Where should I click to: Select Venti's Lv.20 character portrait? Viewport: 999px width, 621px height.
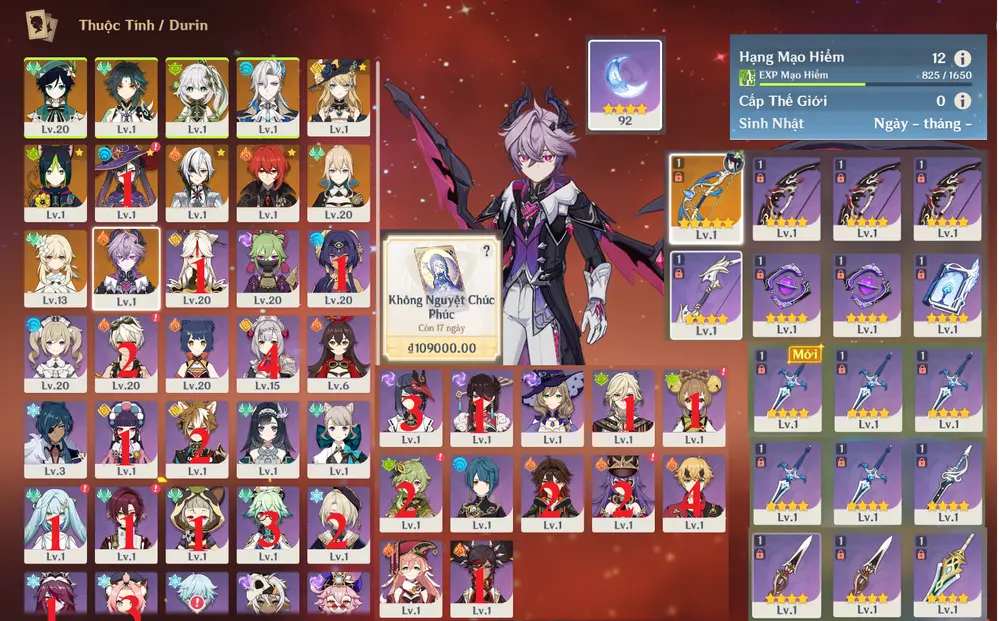pos(55,97)
